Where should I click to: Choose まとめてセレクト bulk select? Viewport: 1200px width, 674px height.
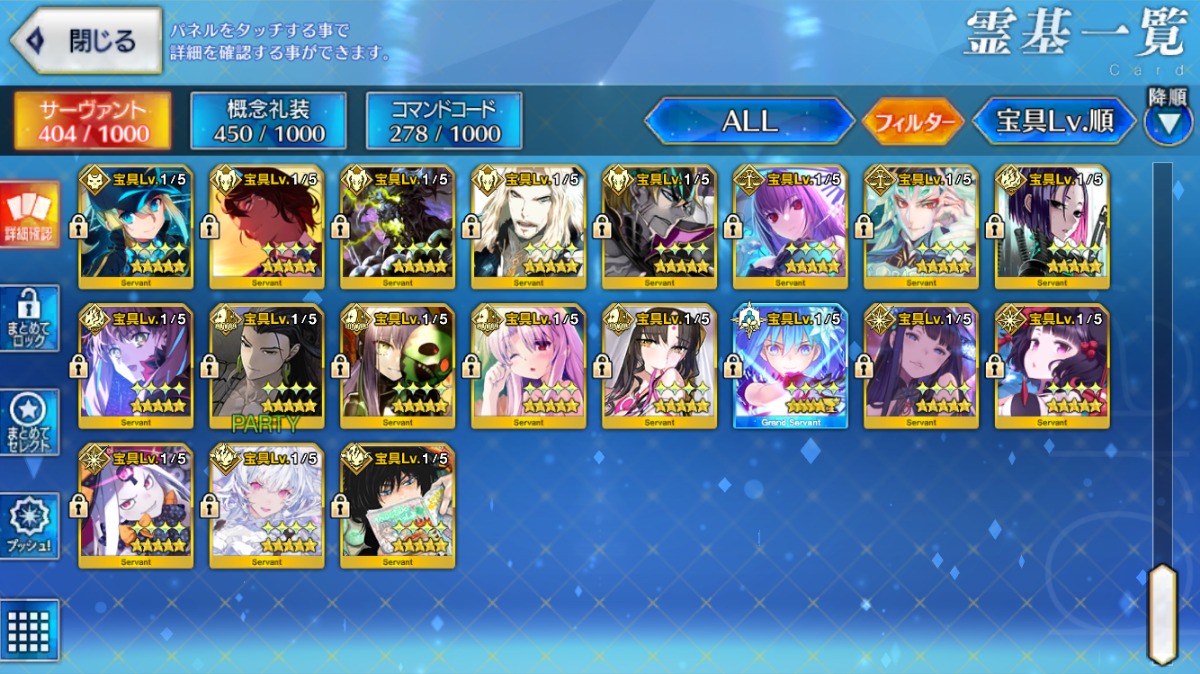(x=30, y=423)
